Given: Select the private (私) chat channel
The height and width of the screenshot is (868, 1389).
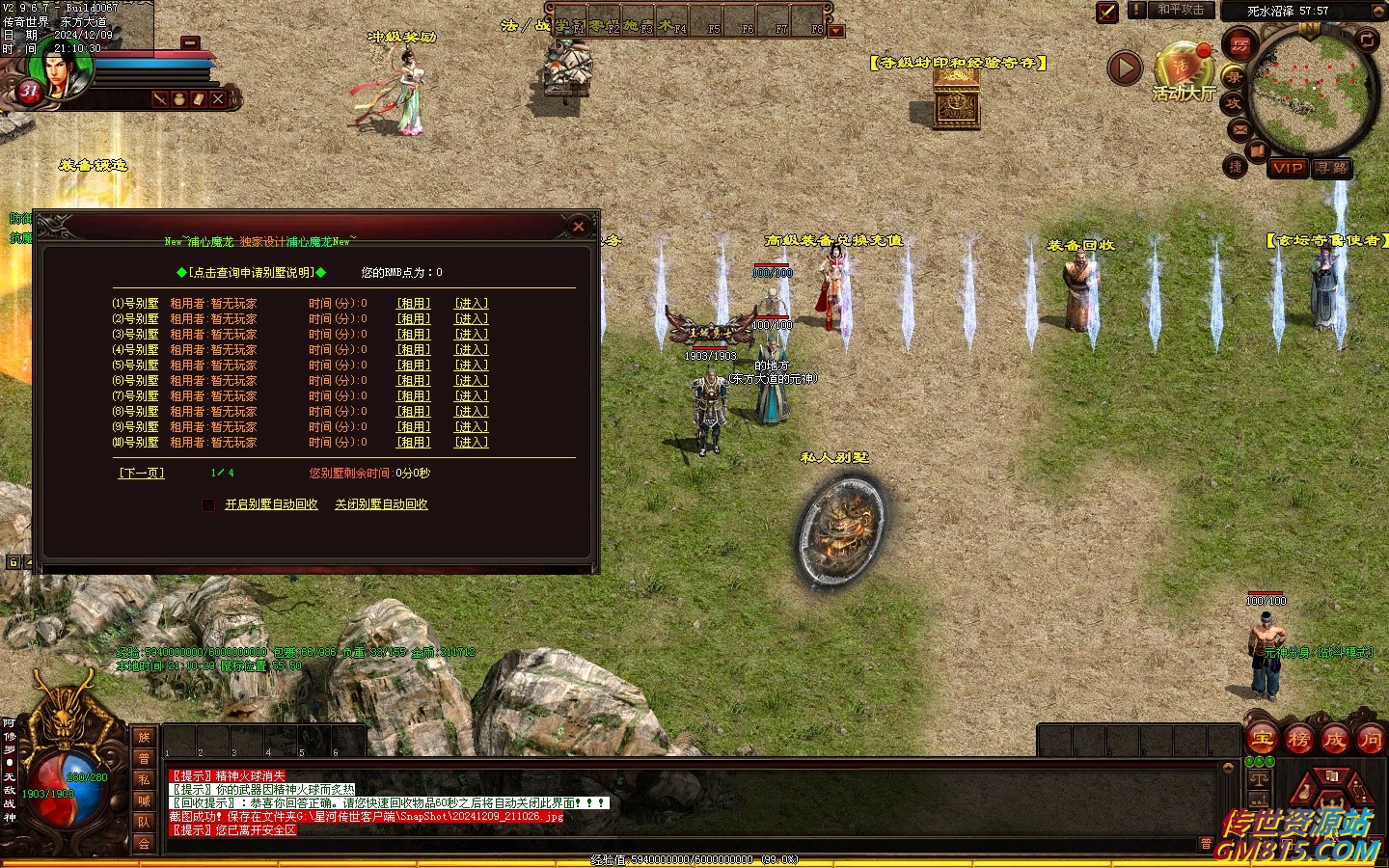Looking at the screenshot, I should 144,779.
